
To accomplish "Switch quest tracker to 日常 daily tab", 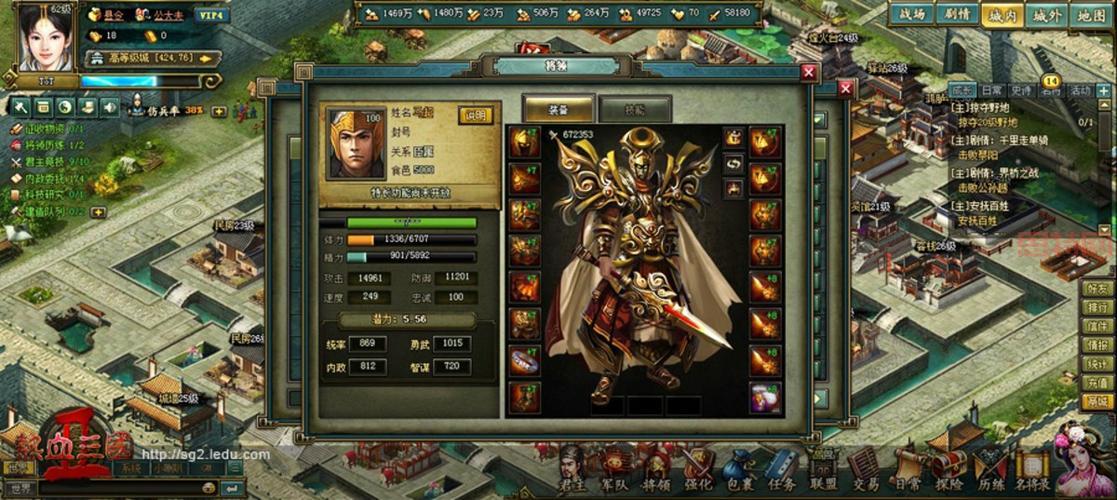I will tap(992, 90).
